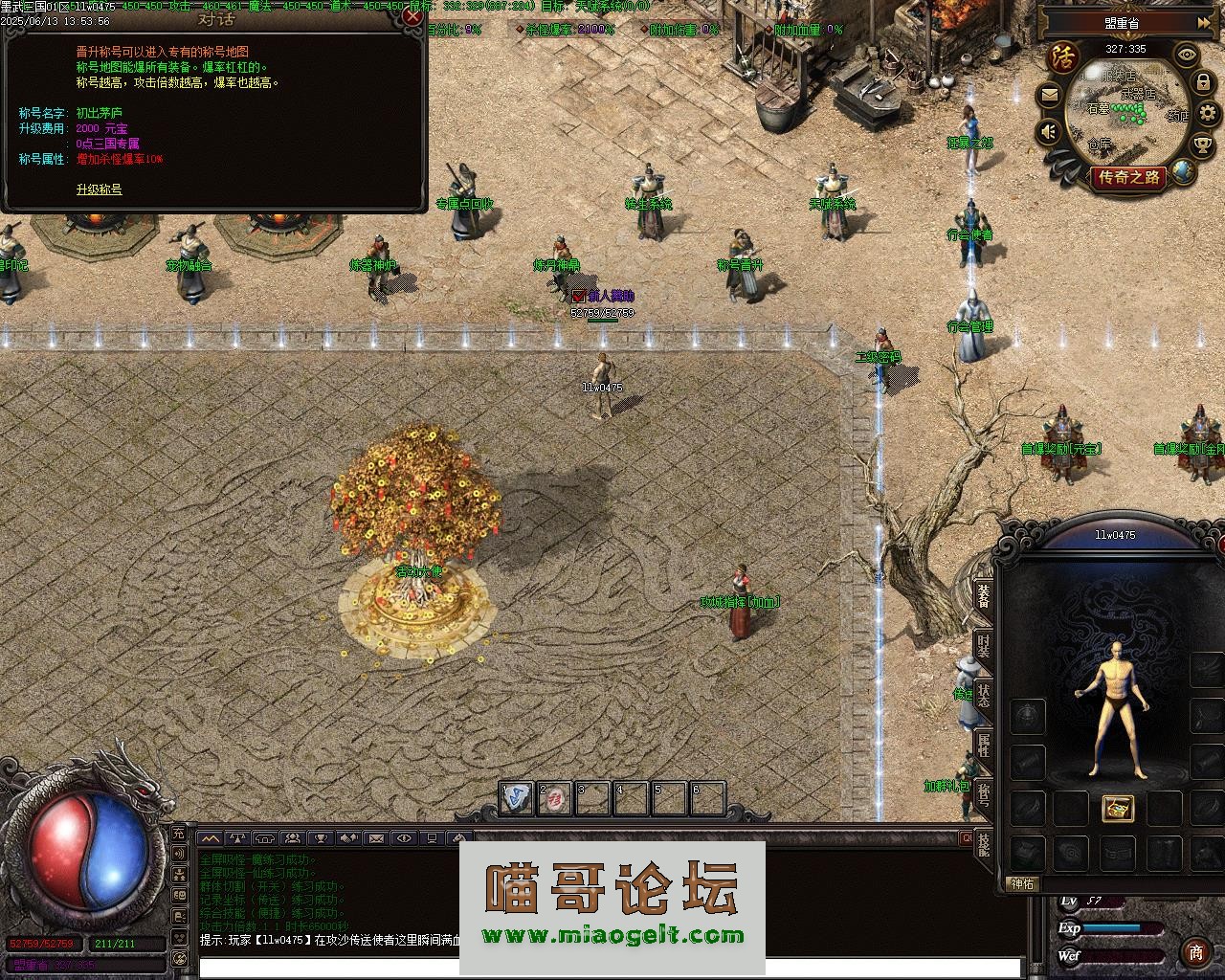
Task: Click the round 活 activity icon
Action: [1063, 56]
